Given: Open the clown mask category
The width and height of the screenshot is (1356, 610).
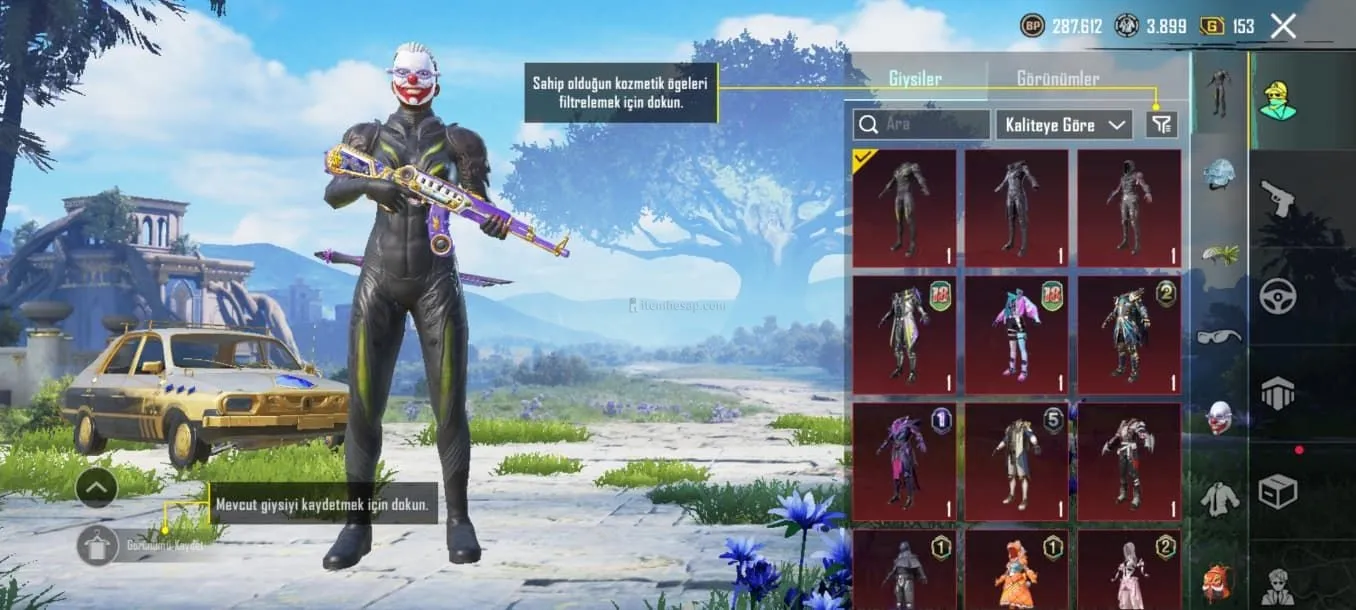Looking at the screenshot, I should pyautogui.click(x=1218, y=417).
